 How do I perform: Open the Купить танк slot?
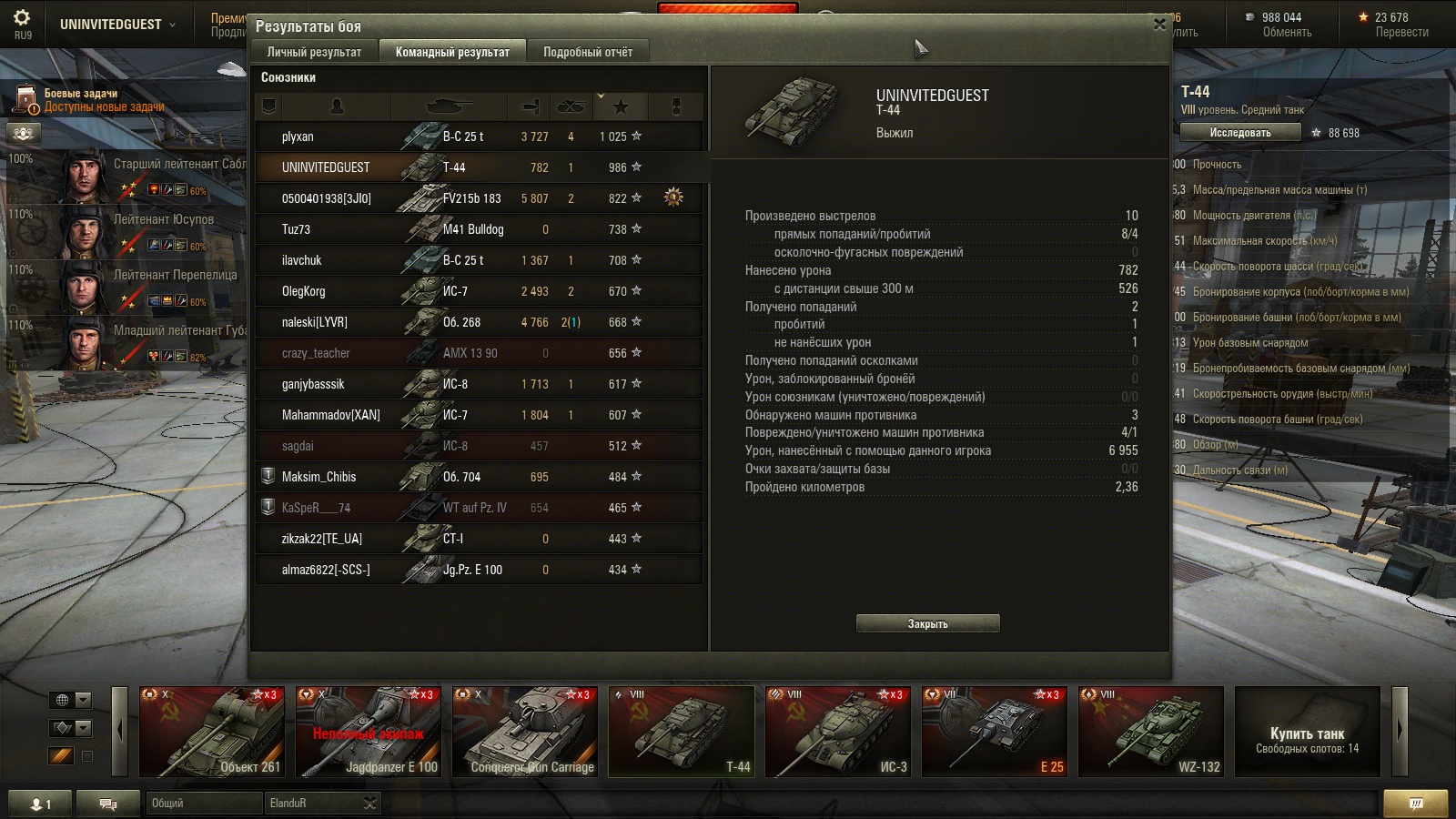[1307, 732]
